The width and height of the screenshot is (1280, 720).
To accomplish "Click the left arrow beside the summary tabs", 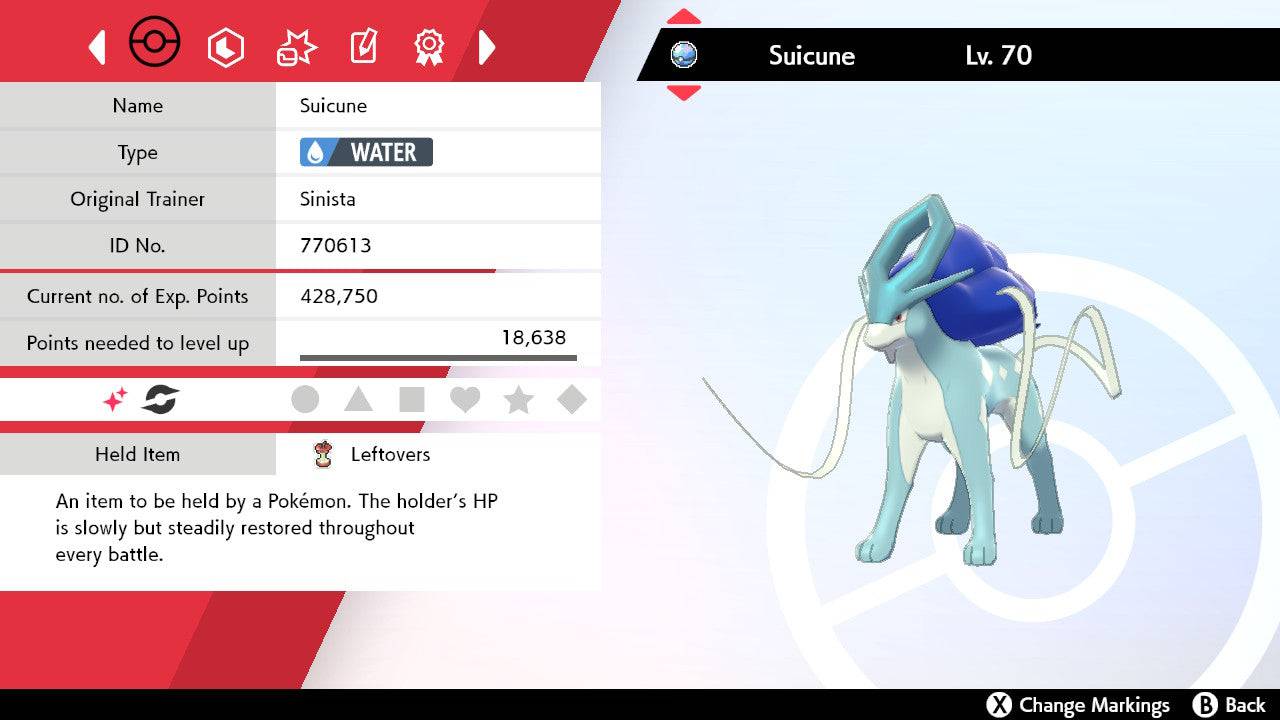I will tap(97, 47).
